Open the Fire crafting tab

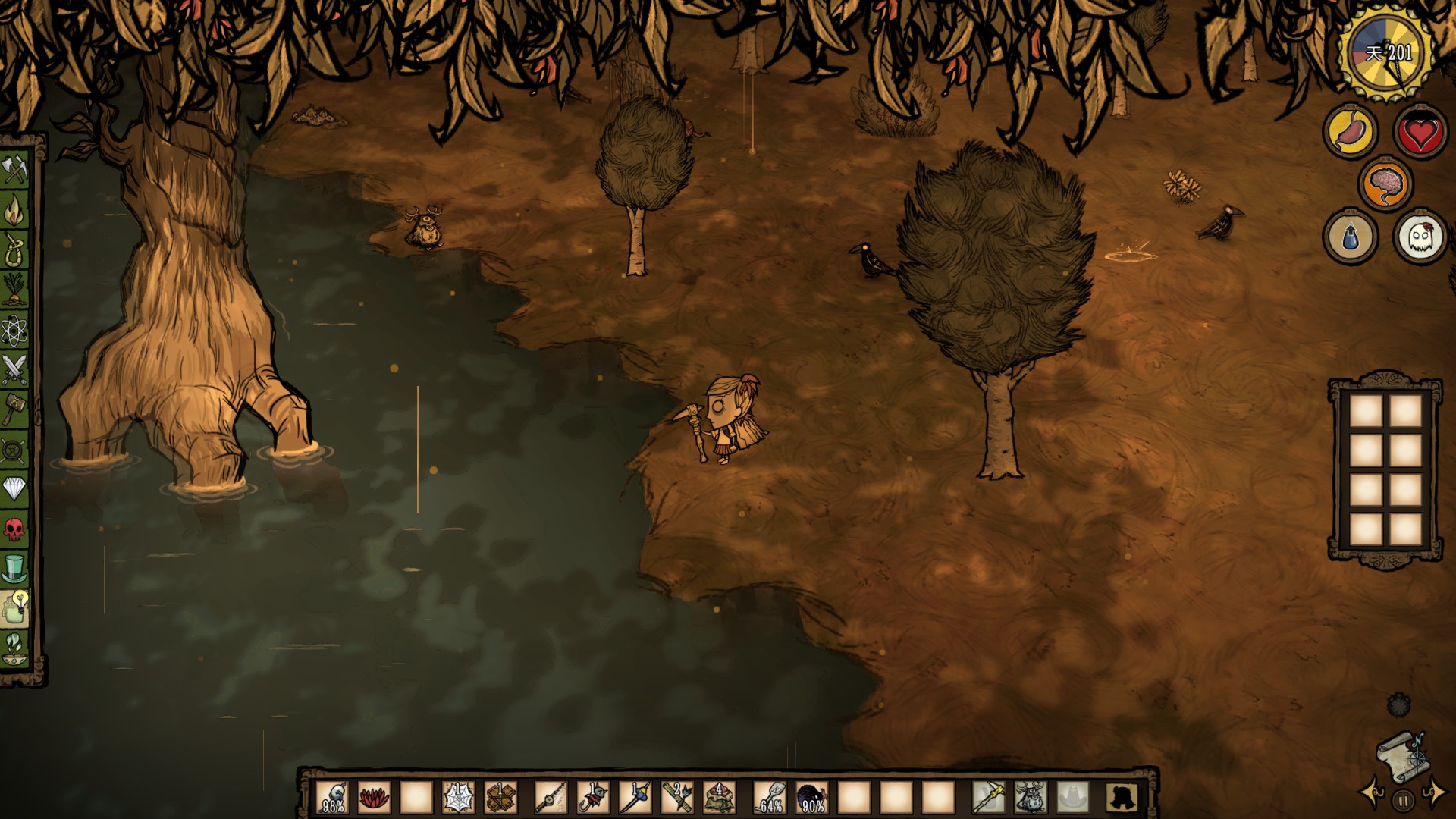(x=14, y=211)
